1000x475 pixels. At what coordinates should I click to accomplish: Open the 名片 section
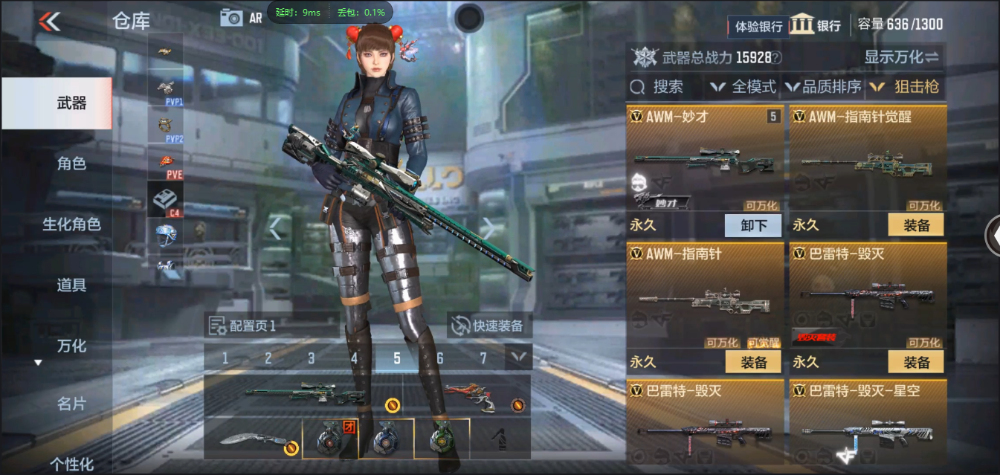[71, 403]
